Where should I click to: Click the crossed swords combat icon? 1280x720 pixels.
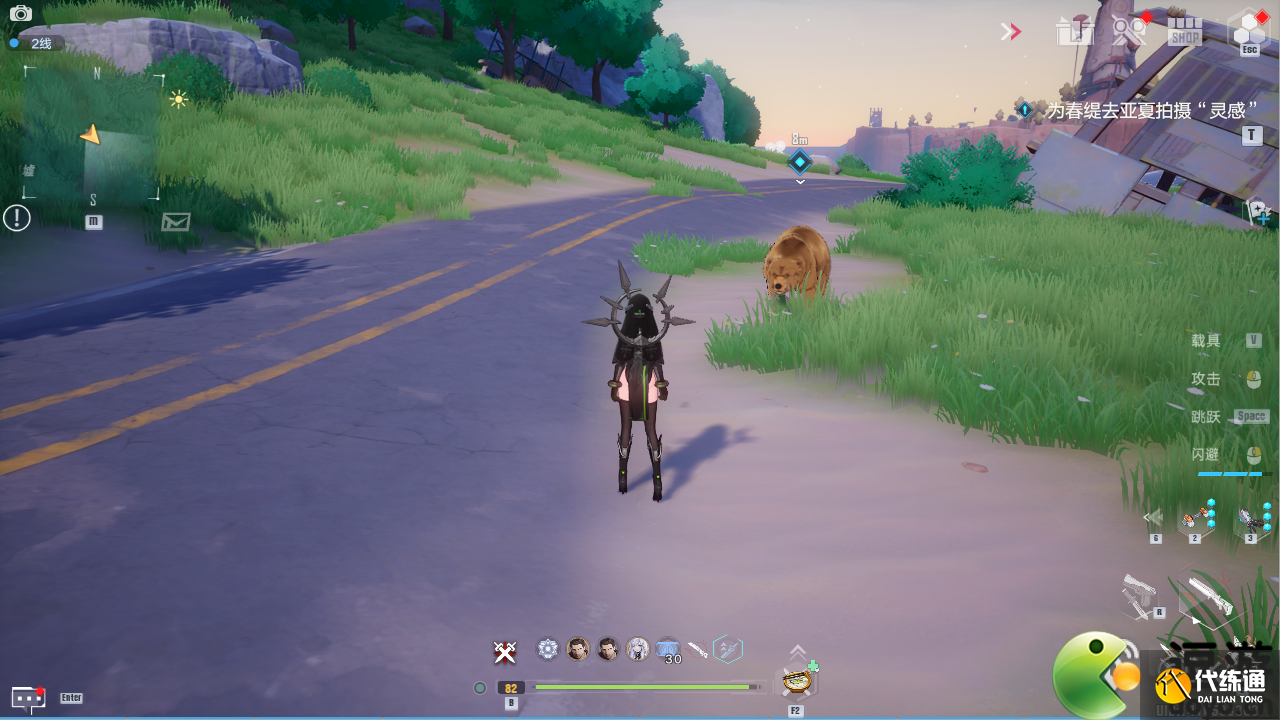pos(505,652)
